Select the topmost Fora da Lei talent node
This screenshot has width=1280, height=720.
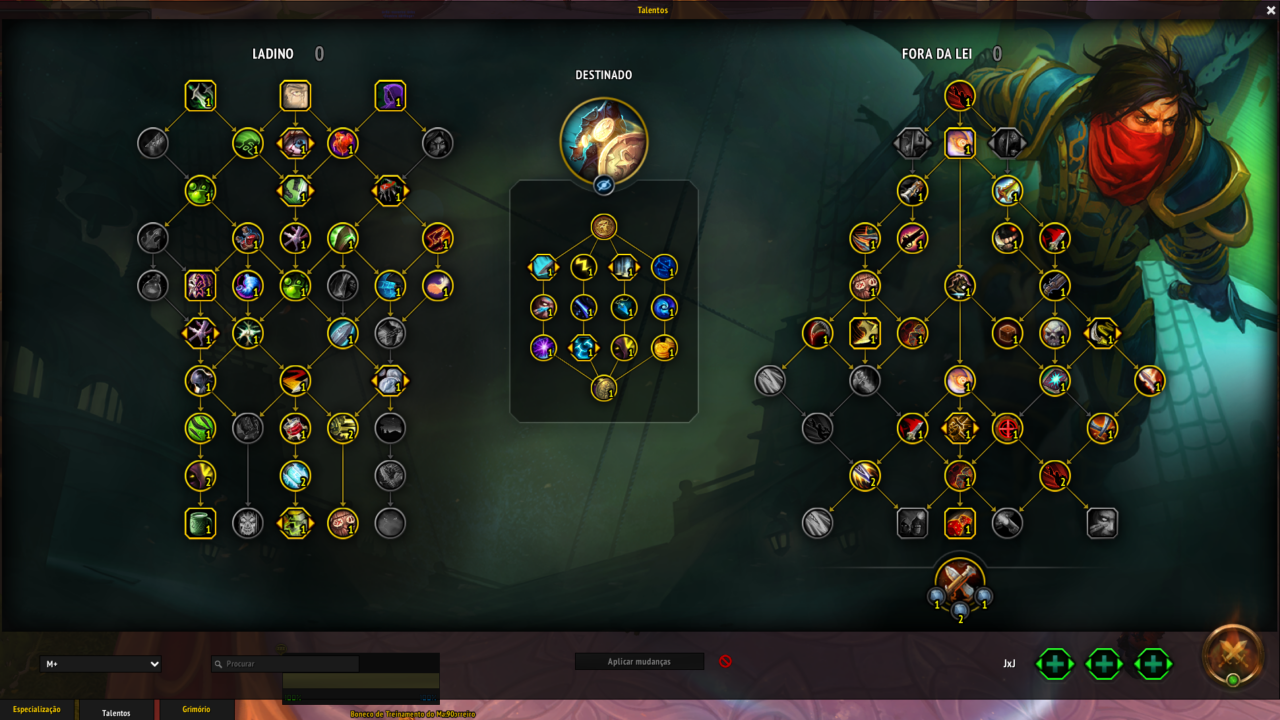pos(960,96)
